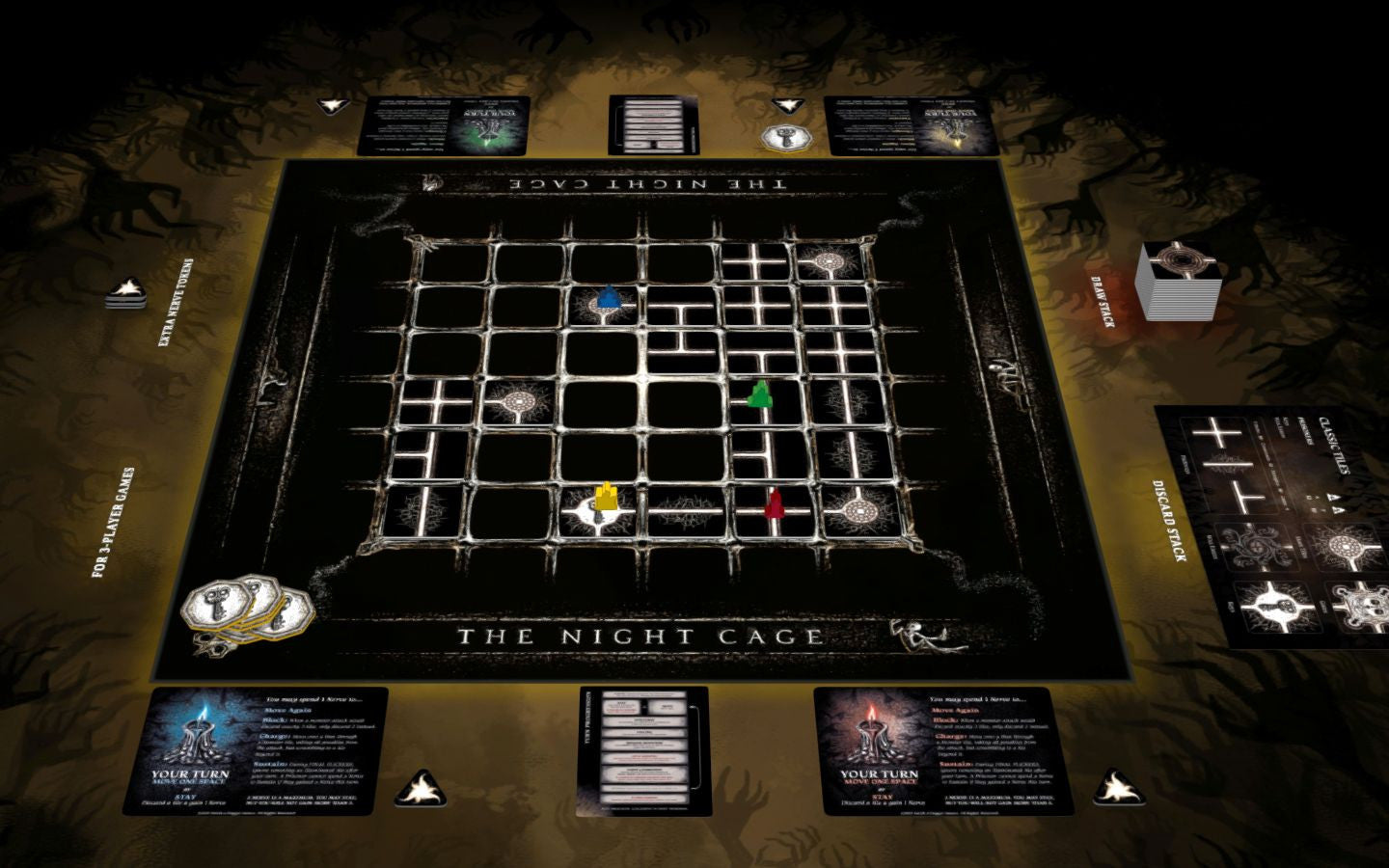Select the blue candle Your Turn card
The height and width of the screenshot is (868, 1389).
coord(255,749)
